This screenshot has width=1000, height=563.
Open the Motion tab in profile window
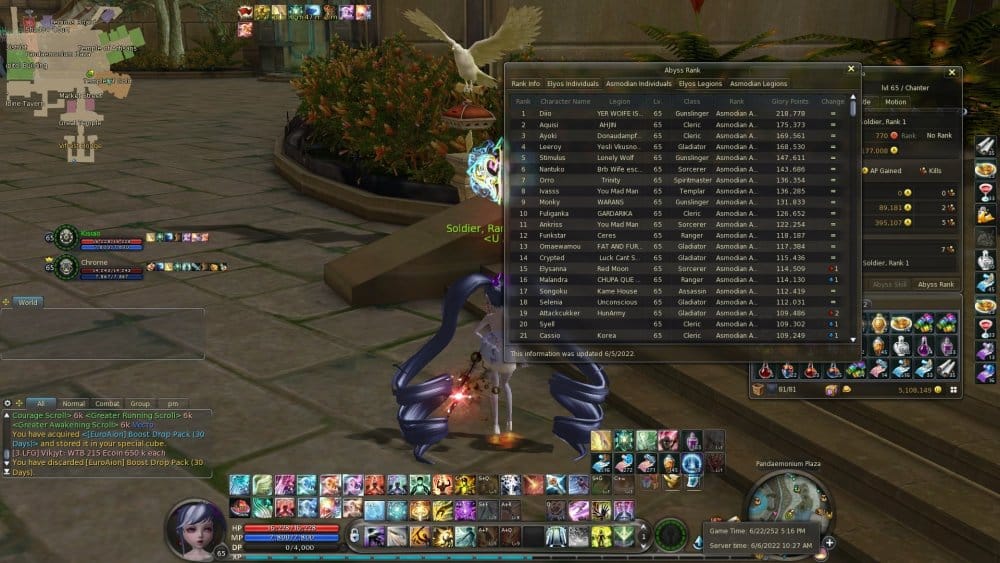pyautogui.click(x=895, y=102)
